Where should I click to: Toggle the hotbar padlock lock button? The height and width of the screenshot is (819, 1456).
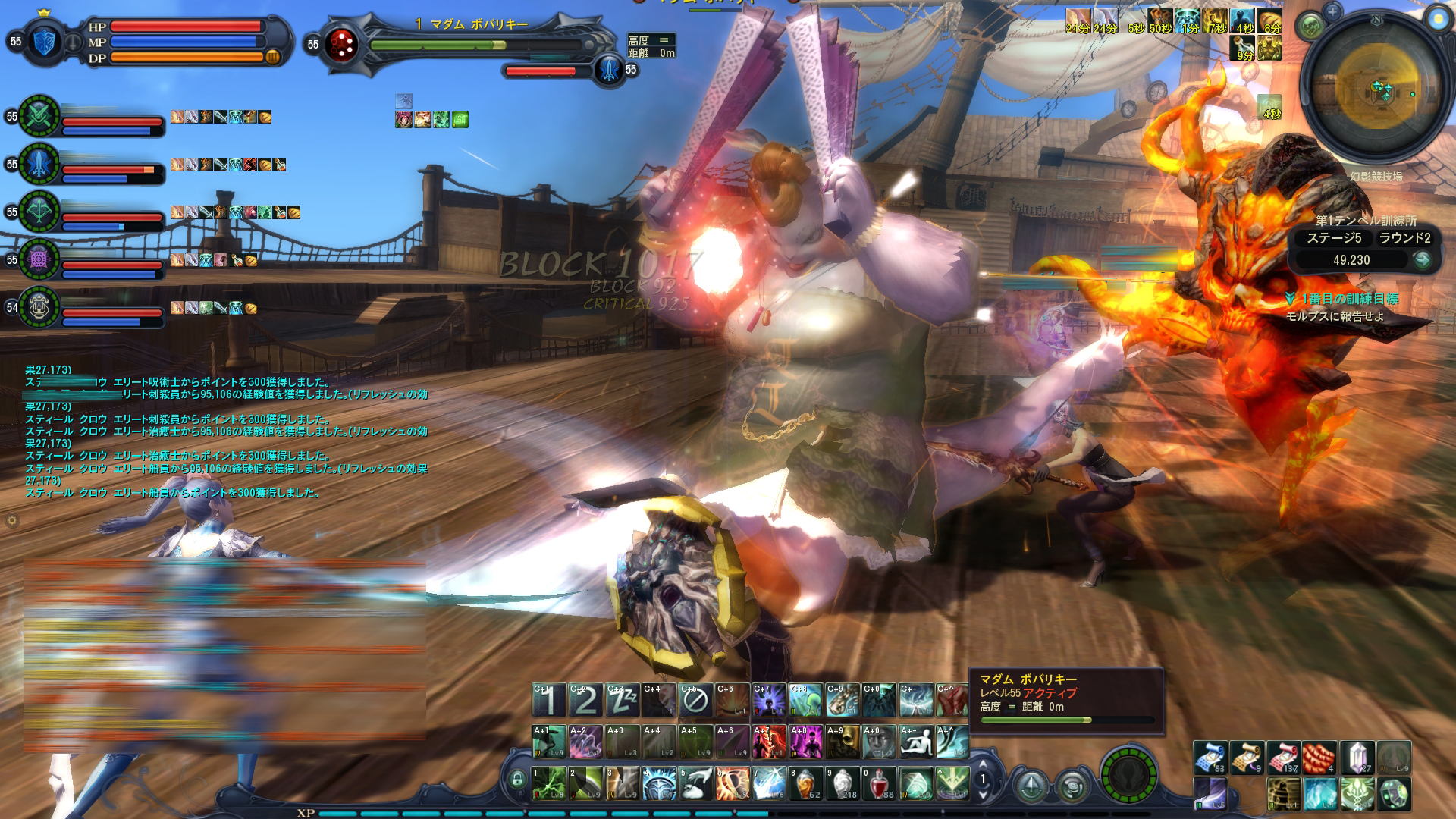click(518, 779)
